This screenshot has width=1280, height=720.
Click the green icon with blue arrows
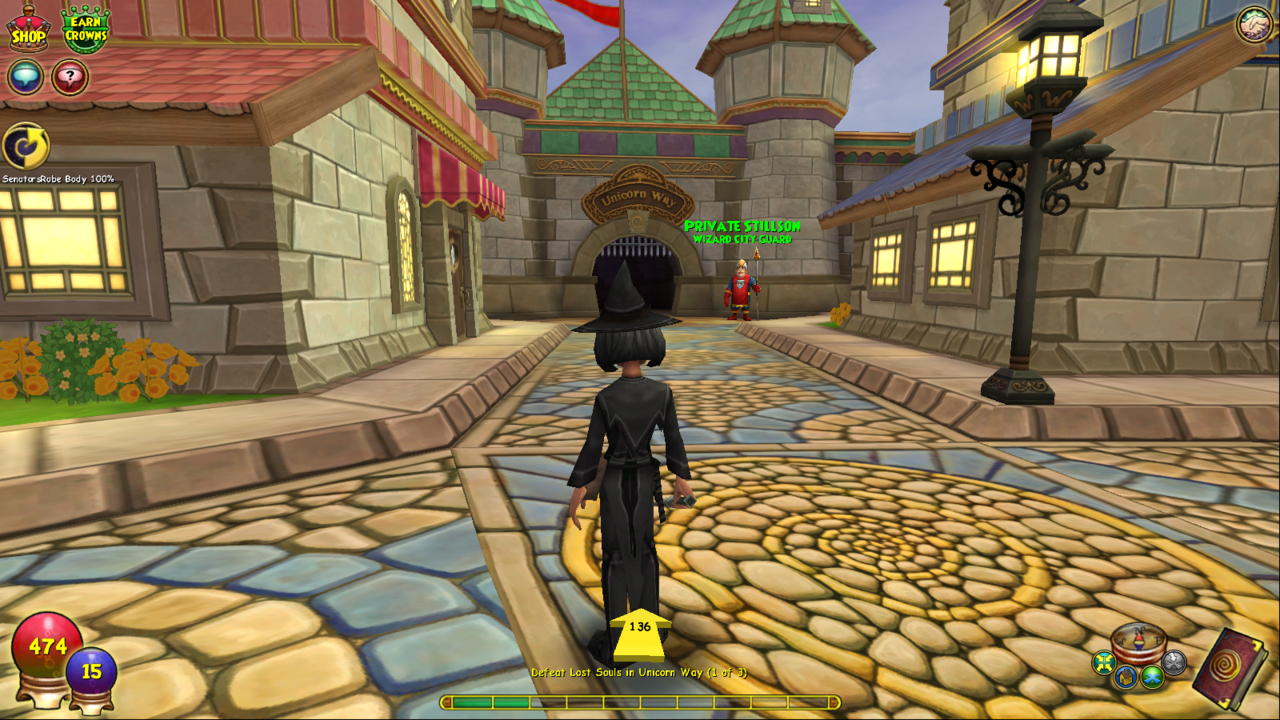point(1152,677)
